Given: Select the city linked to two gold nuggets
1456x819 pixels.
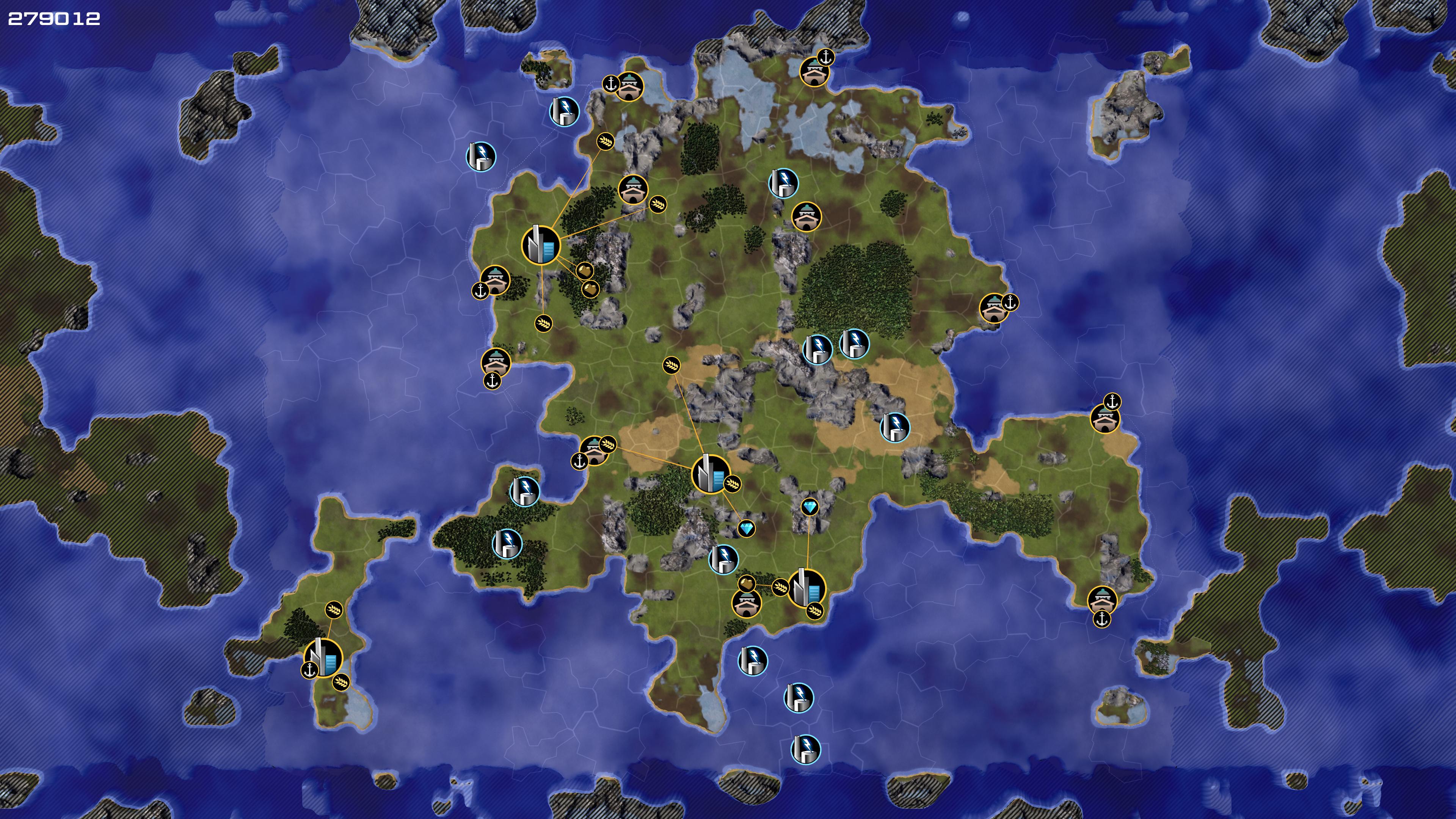Looking at the screenshot, I should pos(541,245).
